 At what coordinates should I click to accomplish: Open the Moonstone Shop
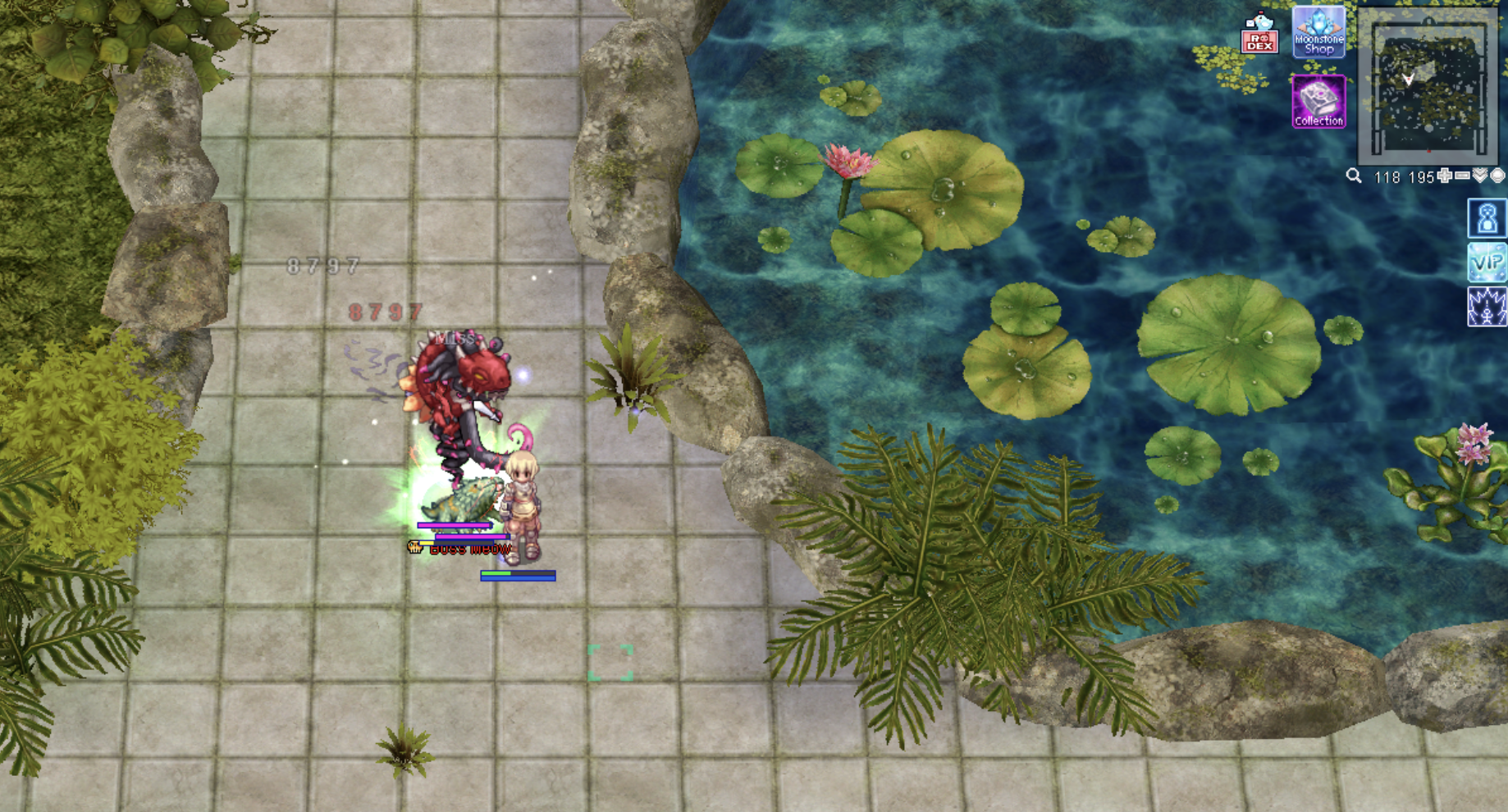tap(1318, 32)
